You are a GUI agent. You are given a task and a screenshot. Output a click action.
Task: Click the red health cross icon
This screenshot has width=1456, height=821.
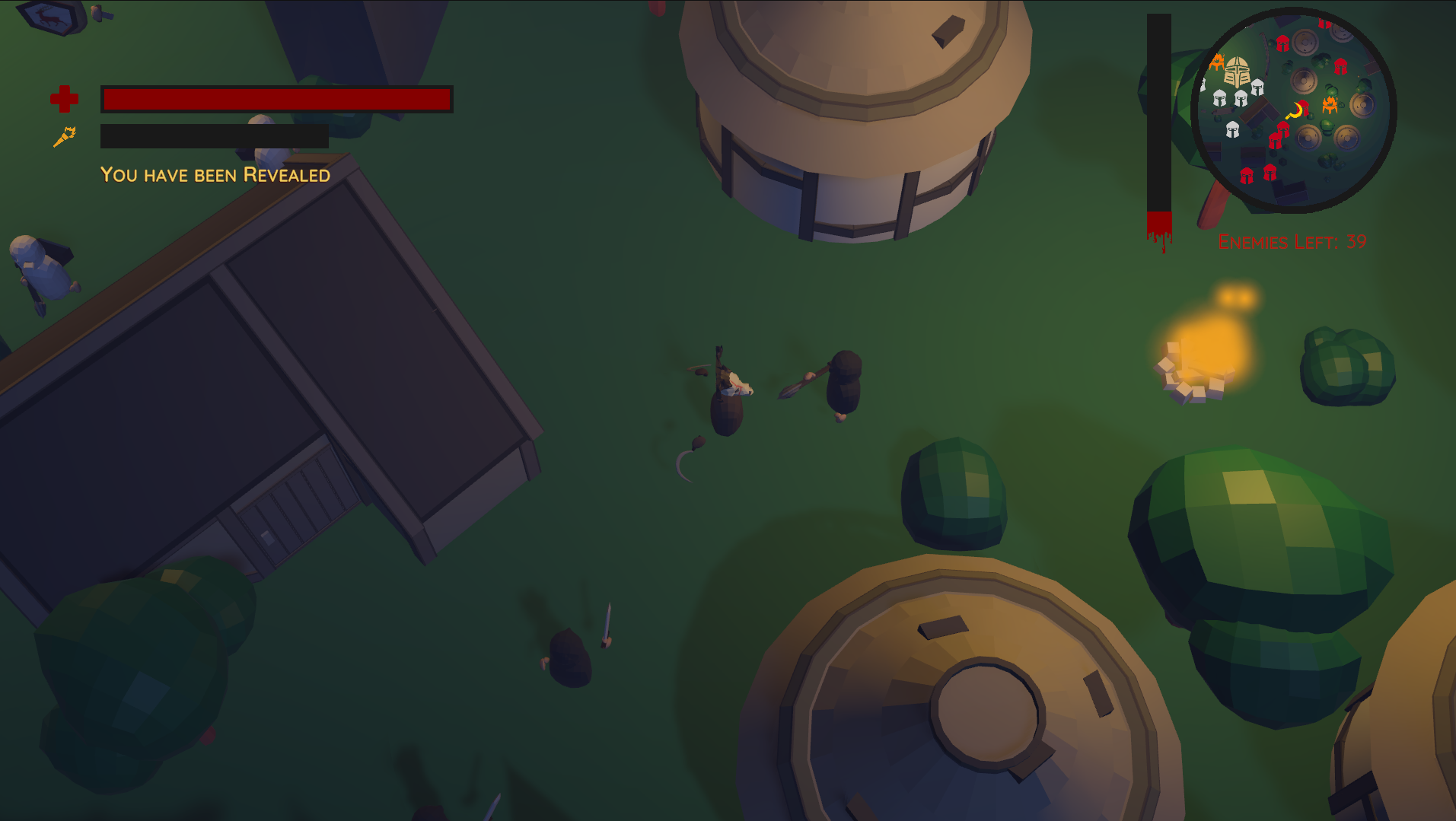coord(65,98)
